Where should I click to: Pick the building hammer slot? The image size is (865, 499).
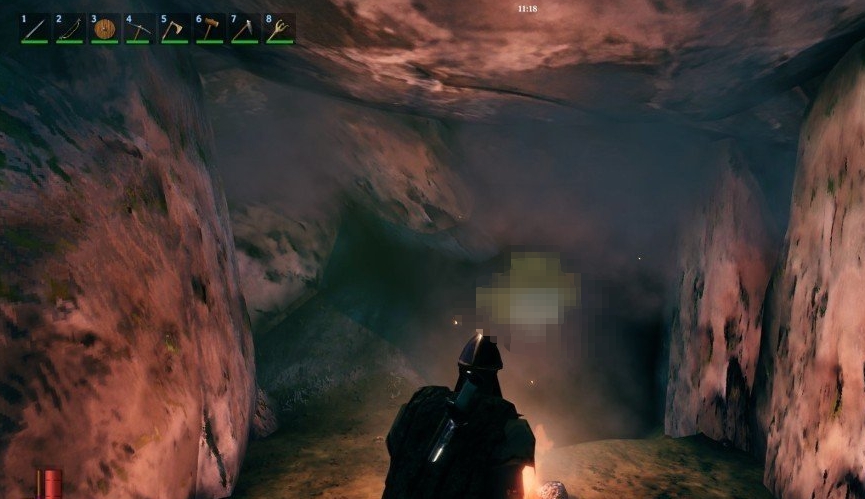click(x=209, y=29)
